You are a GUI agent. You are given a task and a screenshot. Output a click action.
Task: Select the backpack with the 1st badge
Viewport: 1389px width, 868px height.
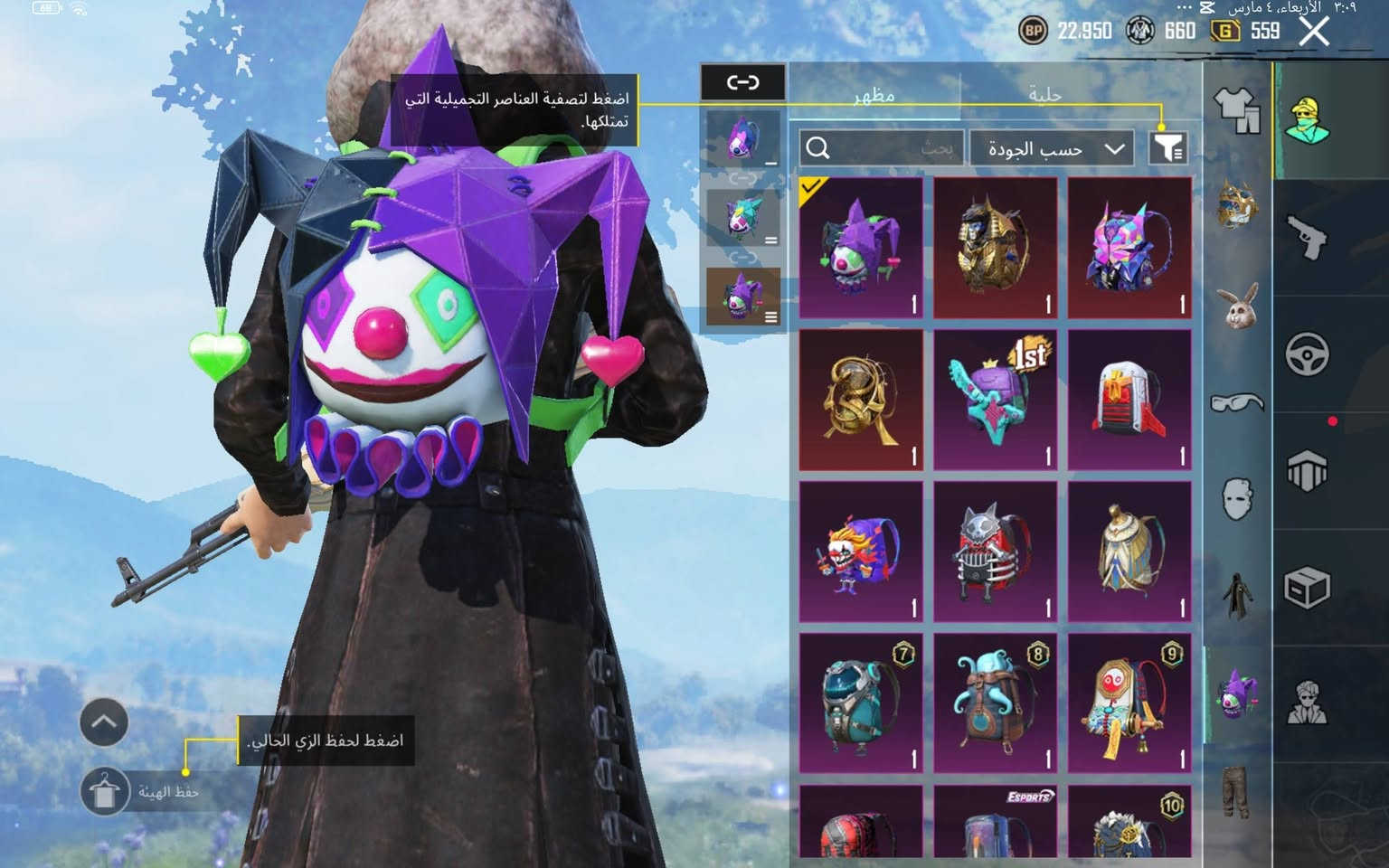point(995,400)
